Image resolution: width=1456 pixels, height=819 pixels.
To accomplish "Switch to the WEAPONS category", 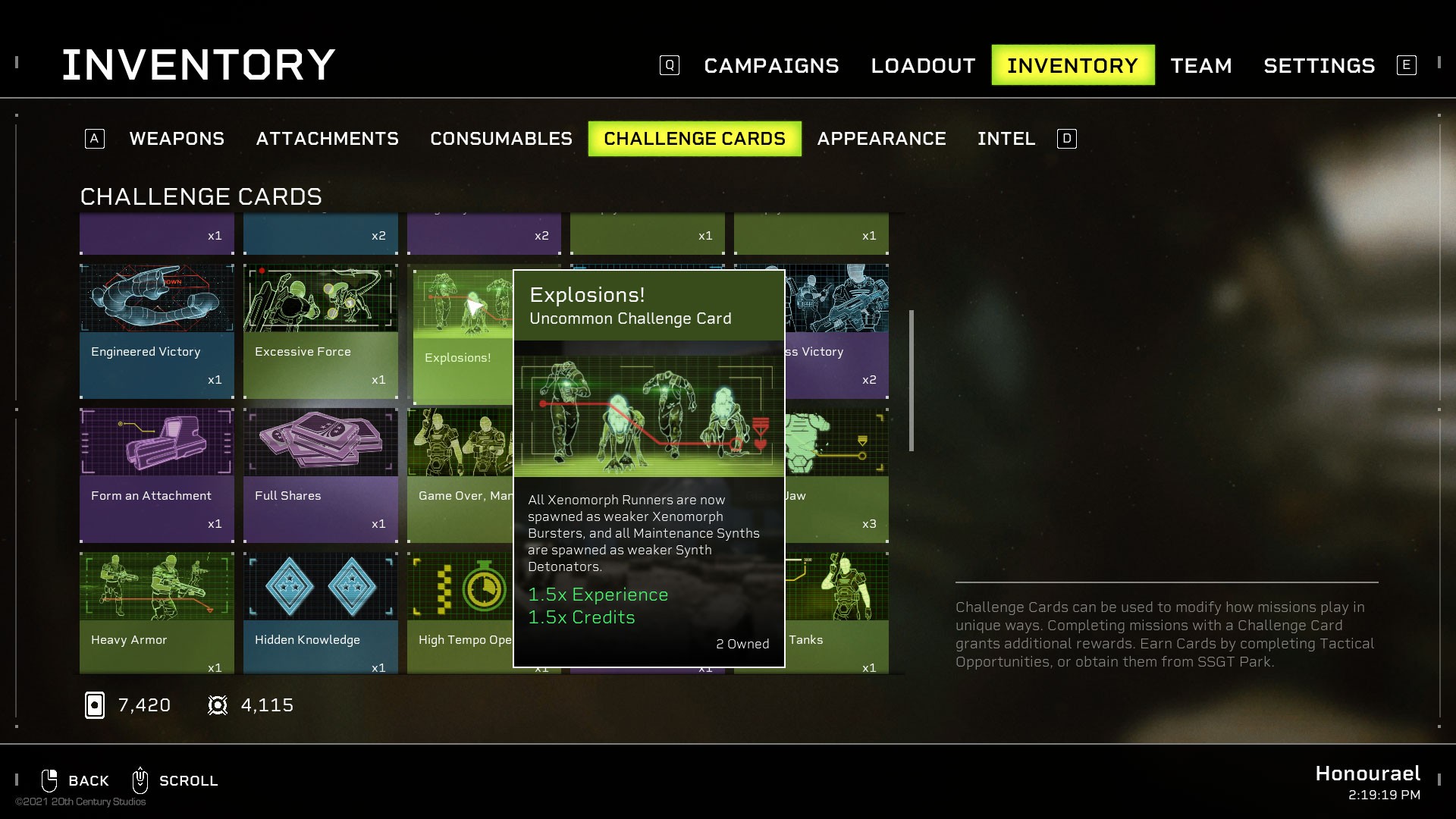I will 177,139.
